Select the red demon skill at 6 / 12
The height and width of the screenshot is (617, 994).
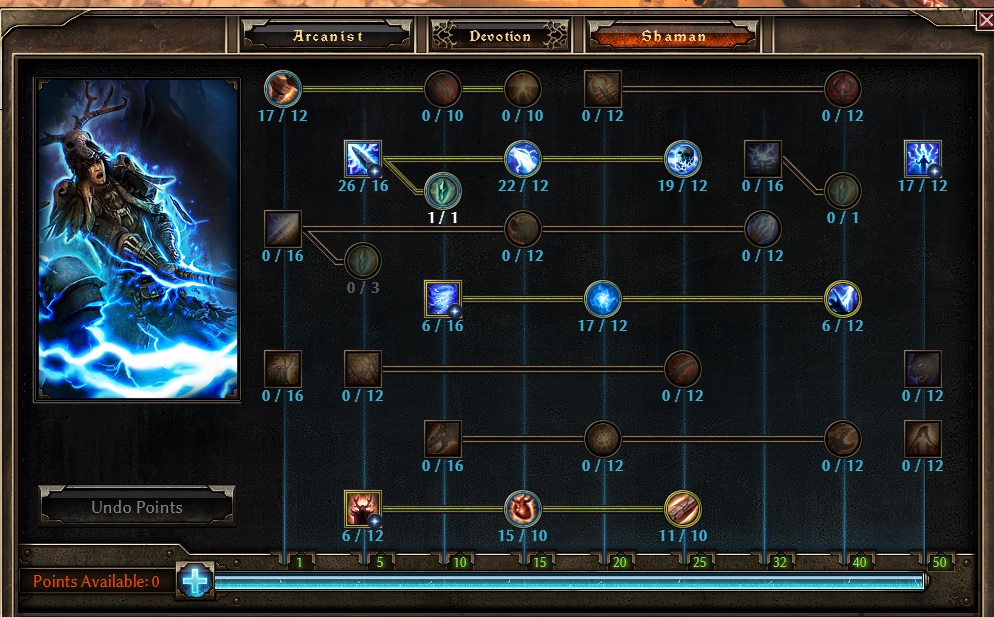pos(363,509)
